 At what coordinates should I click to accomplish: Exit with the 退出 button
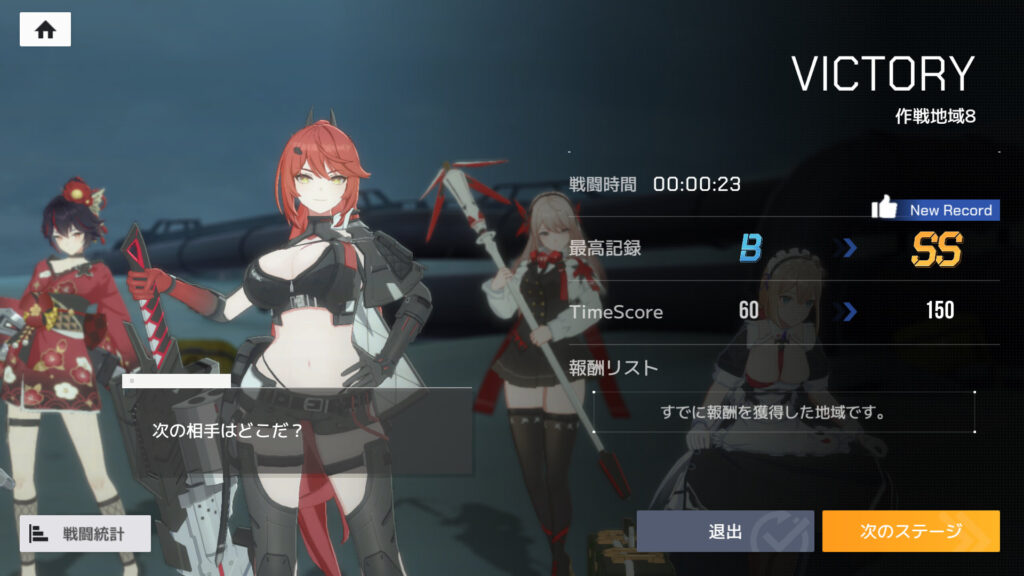(x=725, y=531)
